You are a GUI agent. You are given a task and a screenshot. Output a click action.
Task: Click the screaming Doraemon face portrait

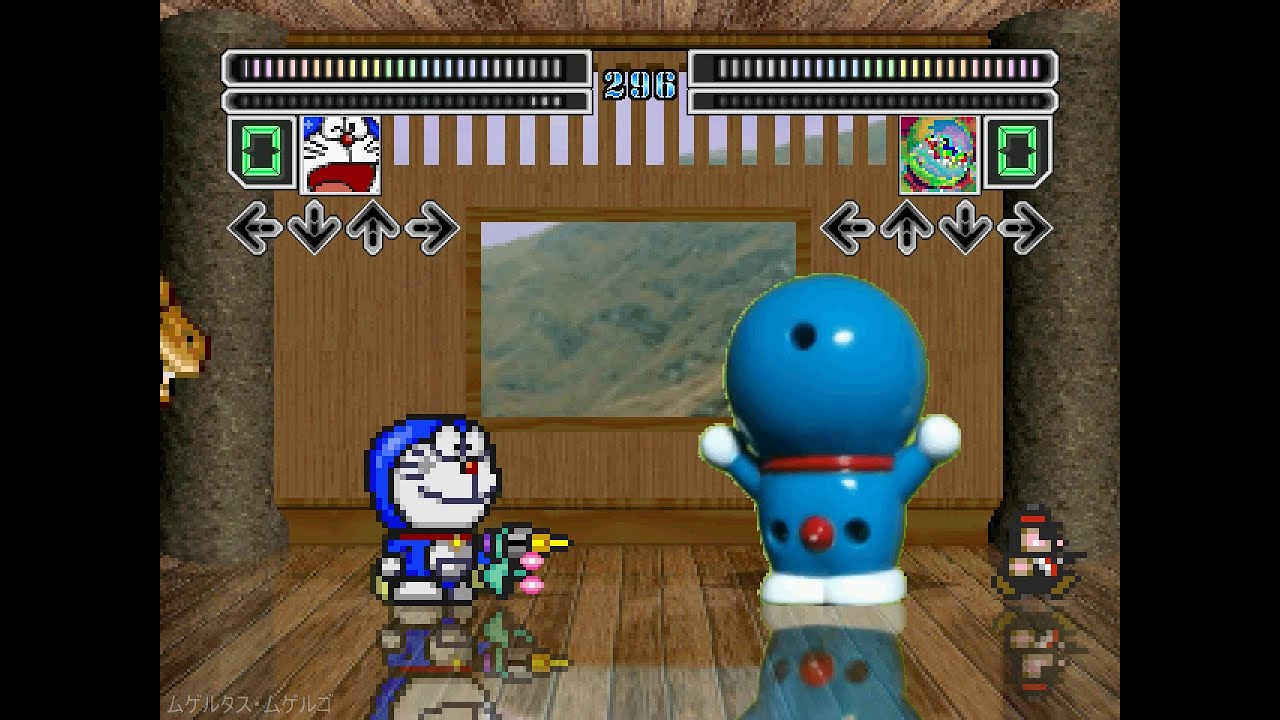click(340, 154)
